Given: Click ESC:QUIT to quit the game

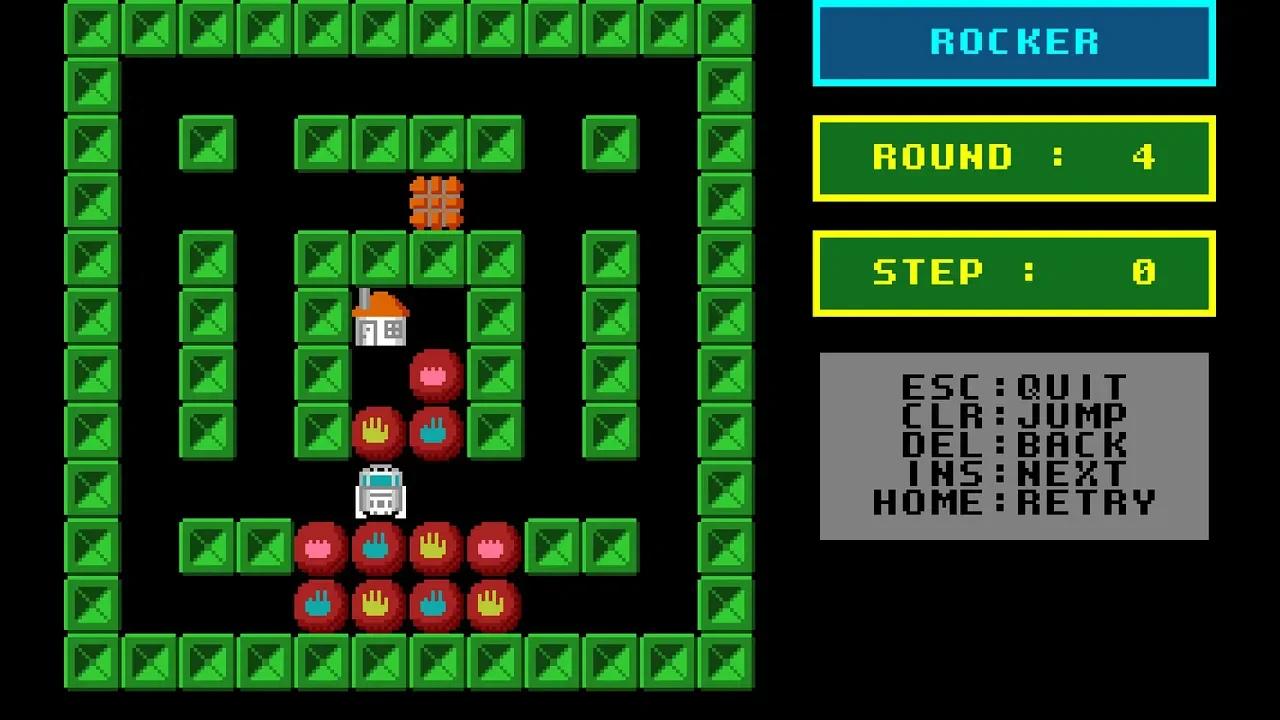Looking at the screenshot, I should [x=1013, y=388].
